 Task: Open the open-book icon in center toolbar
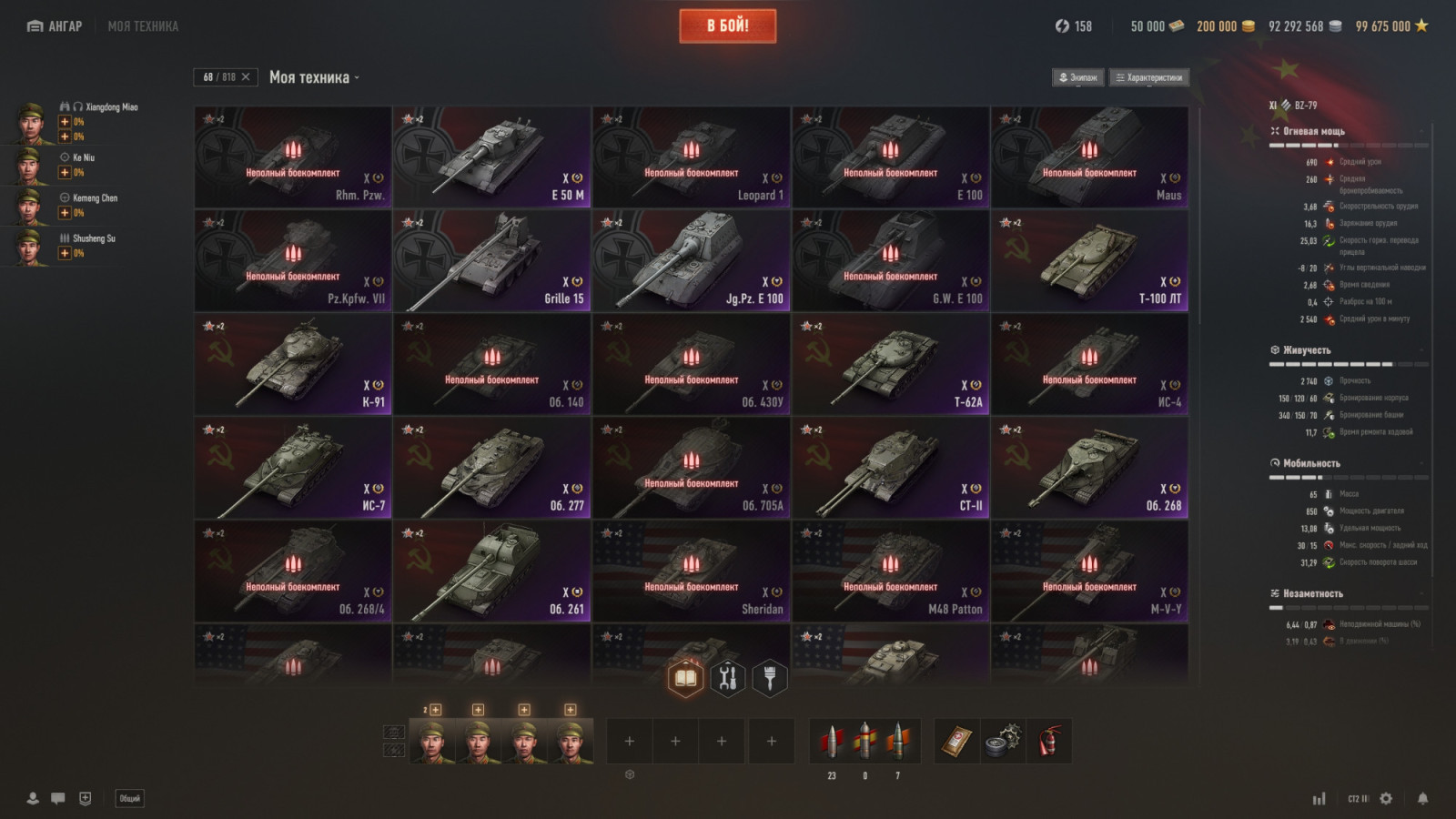click(x=685, y=678)
